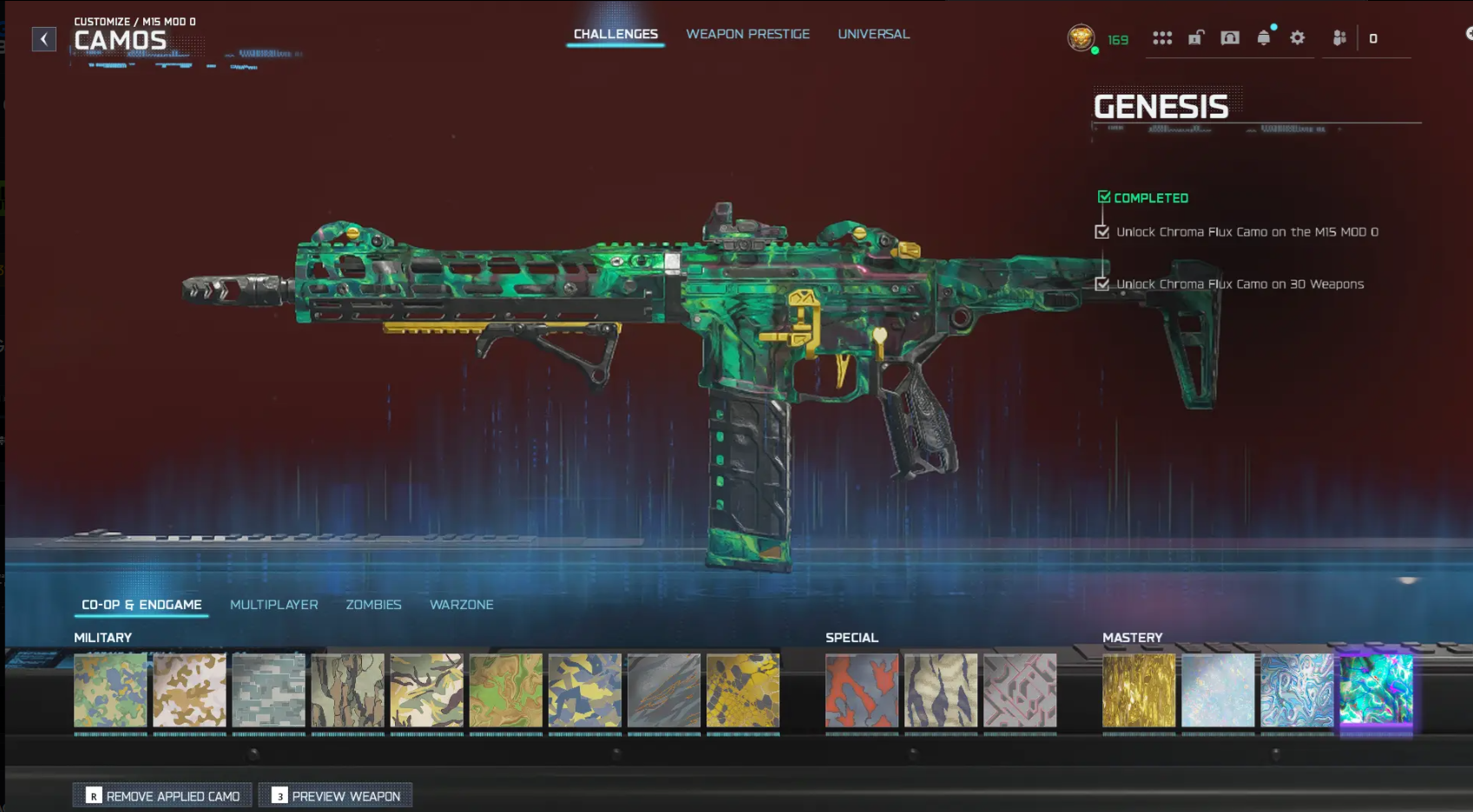Switch to the Zombies camo category
The height and width of the screenshot is (812, 1473).
(x=374, y=605)
